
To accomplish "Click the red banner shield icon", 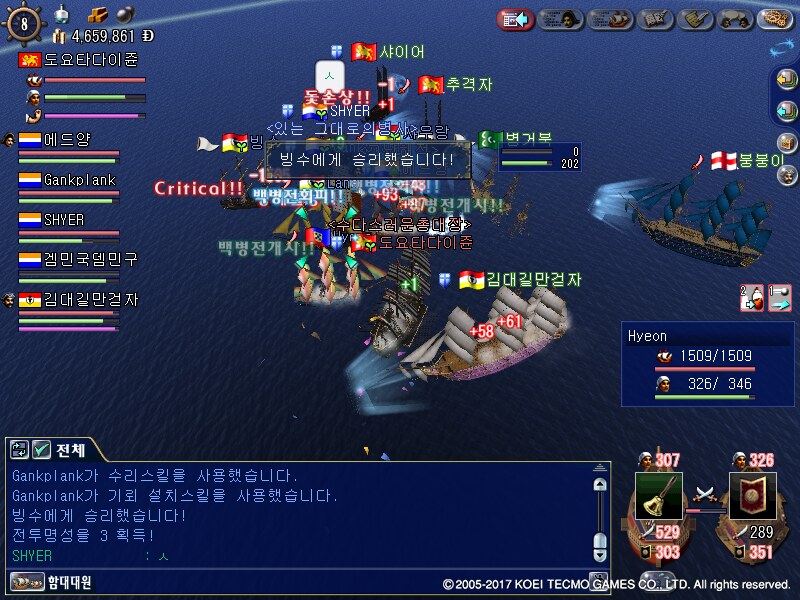I will pyautogui.click(x=752, y=495).
